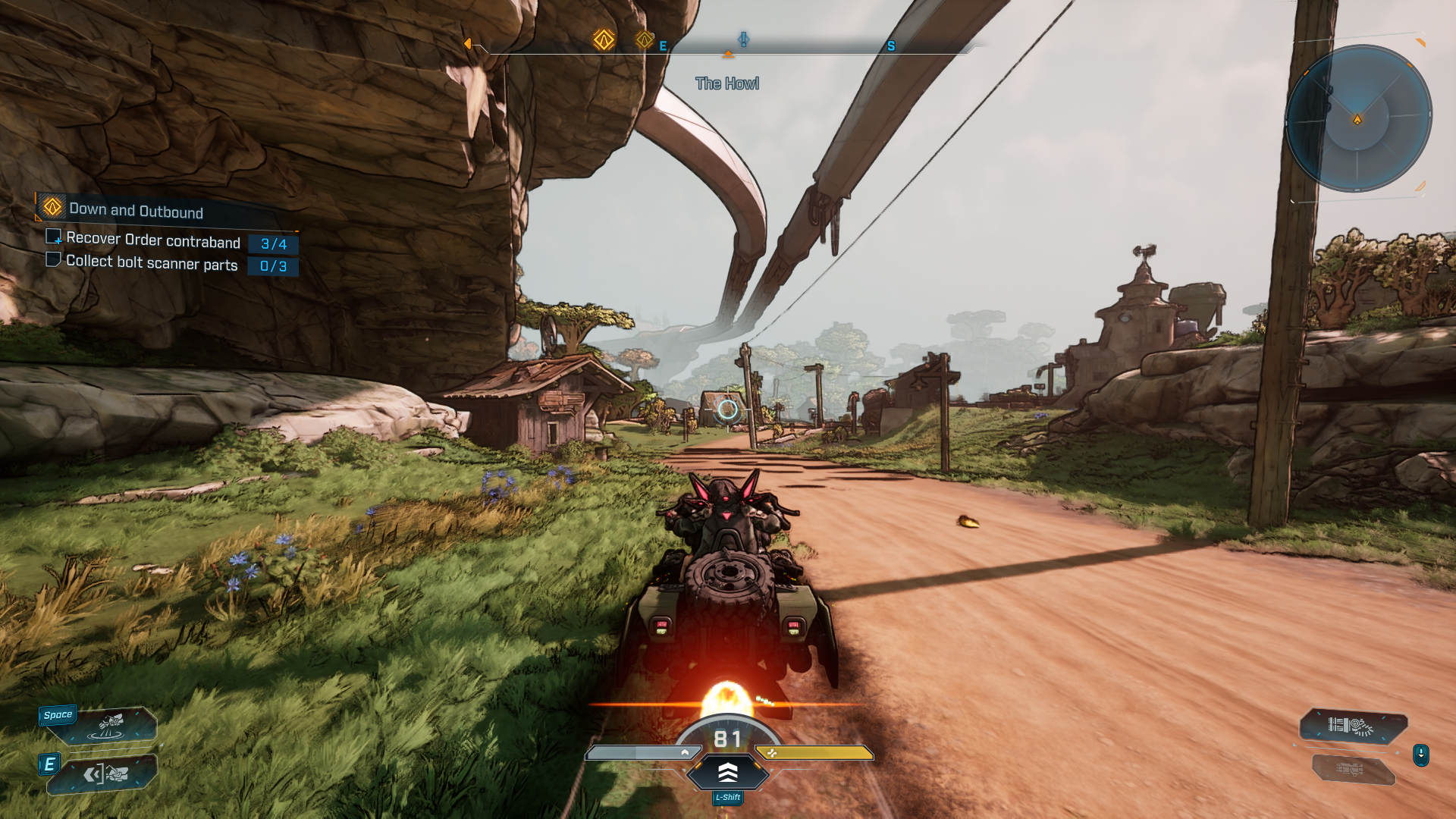Click the blue exclamation marker on the compass bar
Screen dimensions: 1456x819
[x=744, y=41]
